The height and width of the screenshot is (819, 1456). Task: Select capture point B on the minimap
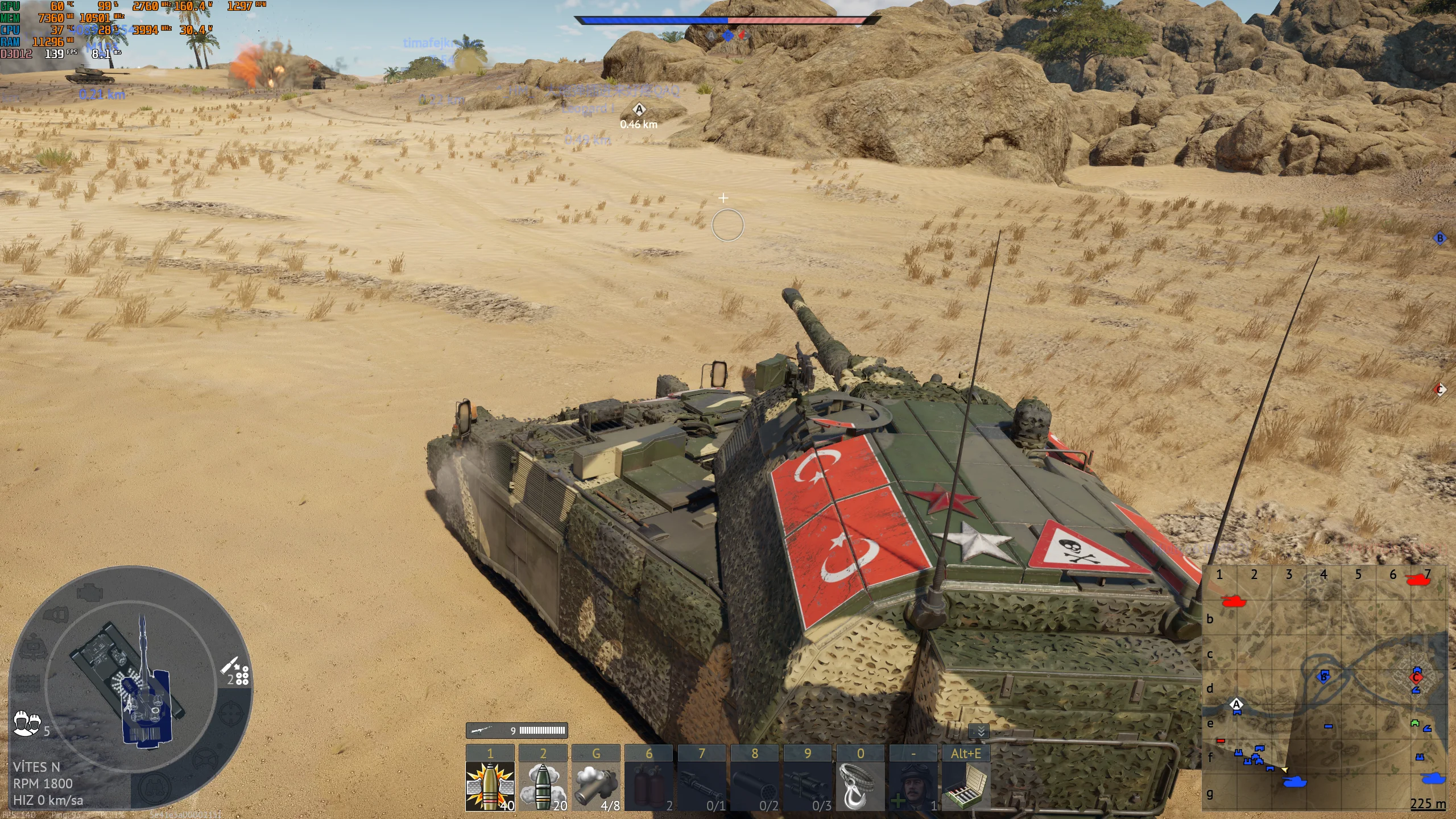1323,676
